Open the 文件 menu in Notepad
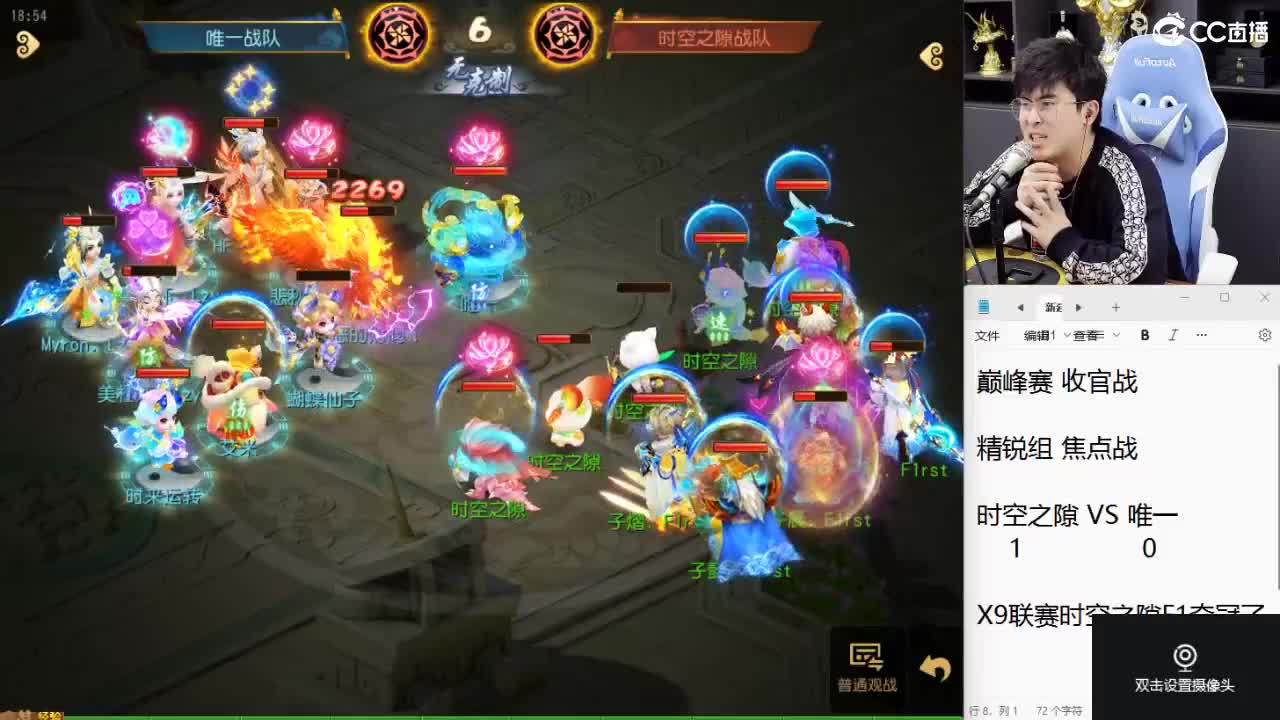 tap(988, 335)
